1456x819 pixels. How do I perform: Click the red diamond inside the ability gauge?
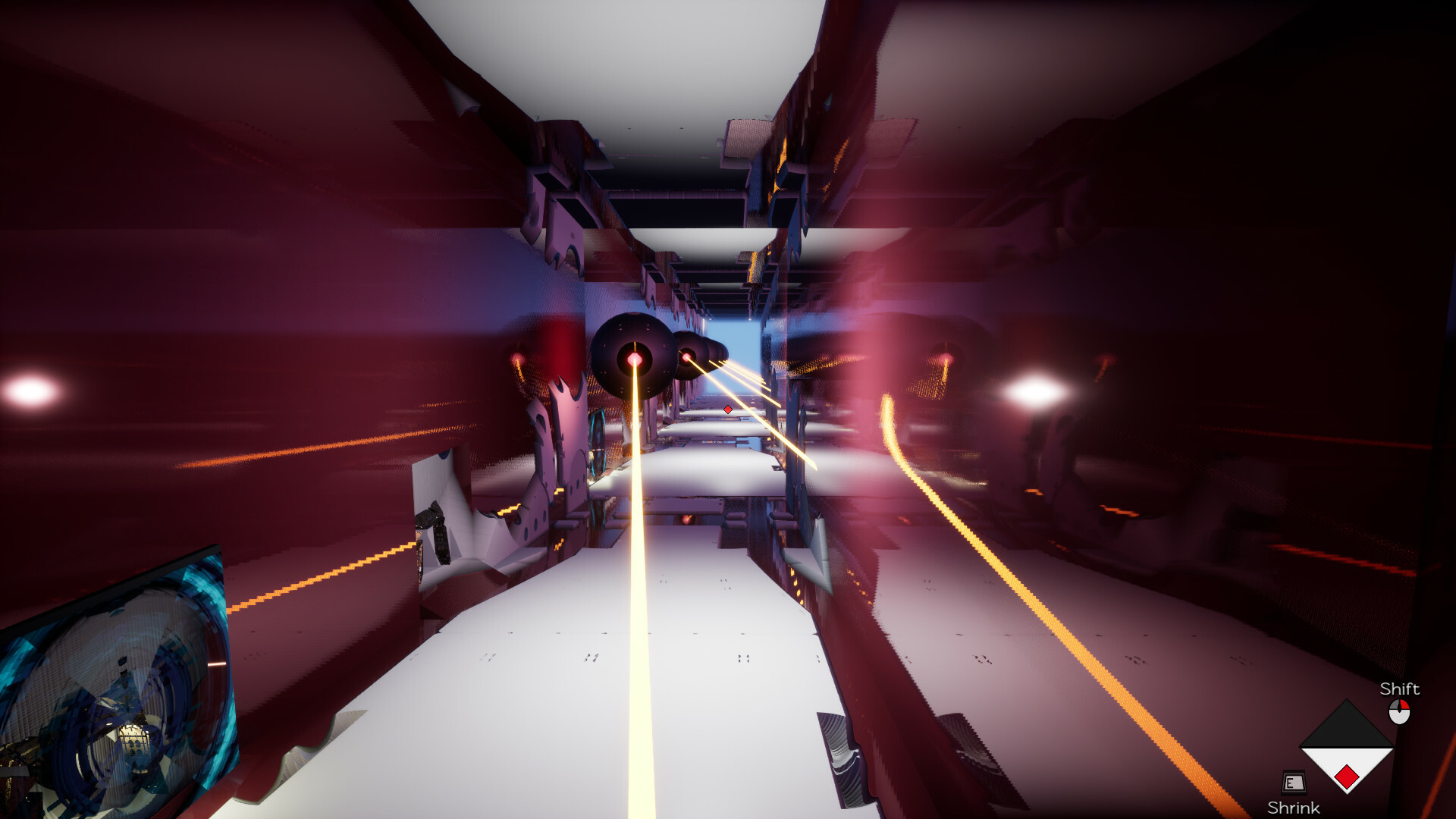pyautogui.click(x=1348, y=777)
